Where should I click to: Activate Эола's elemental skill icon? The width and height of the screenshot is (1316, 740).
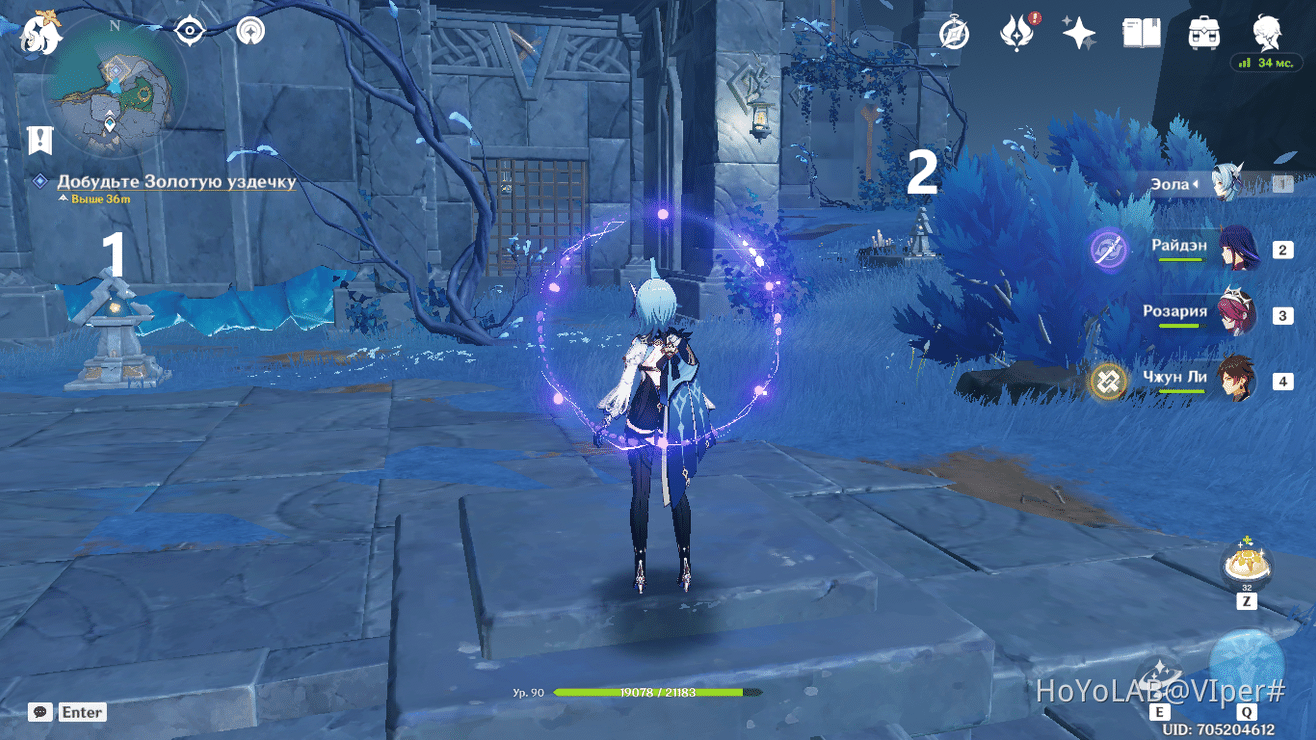click(1160, 676)
